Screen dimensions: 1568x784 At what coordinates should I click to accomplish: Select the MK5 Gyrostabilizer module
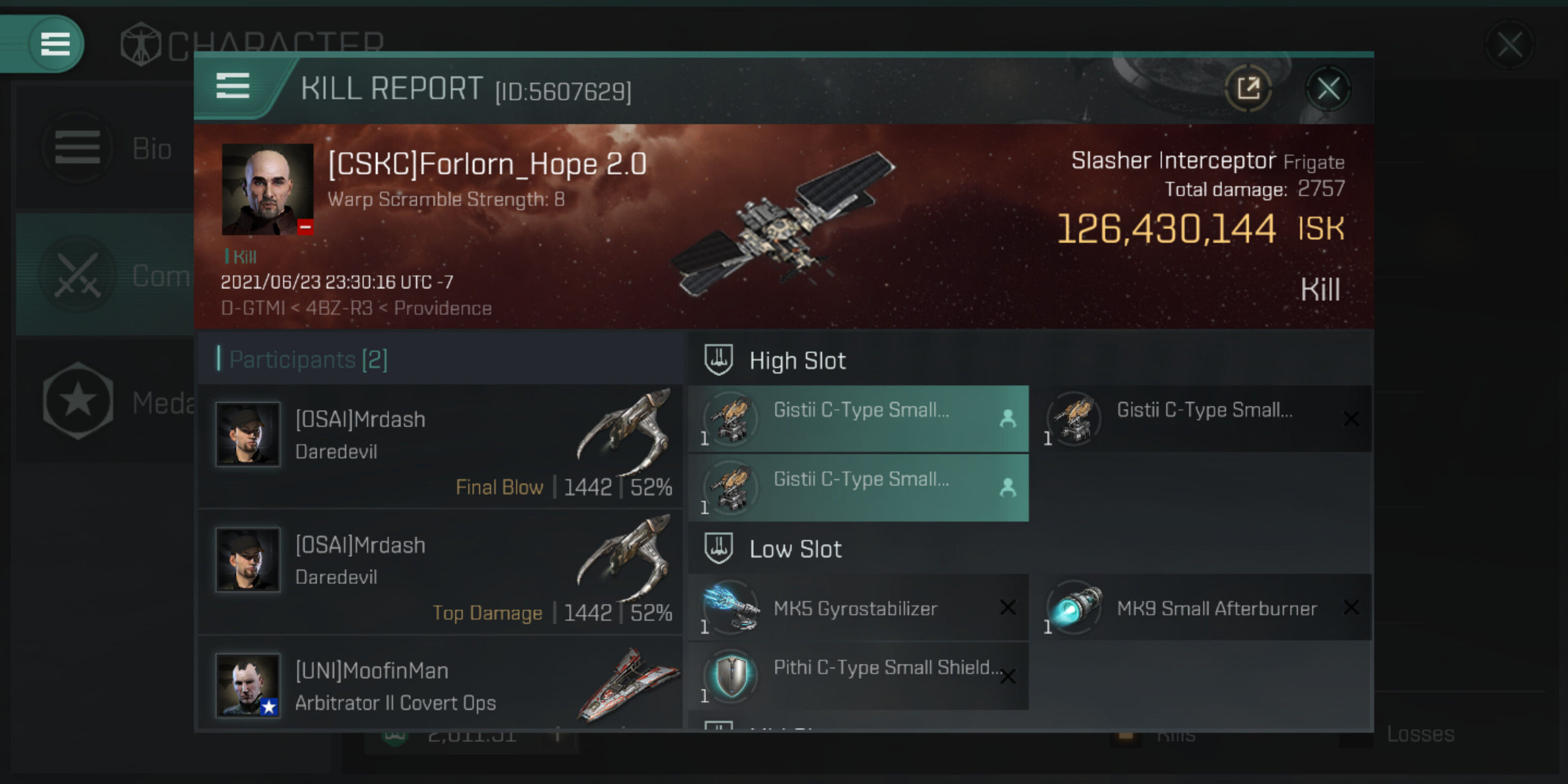tap(858, 608)
